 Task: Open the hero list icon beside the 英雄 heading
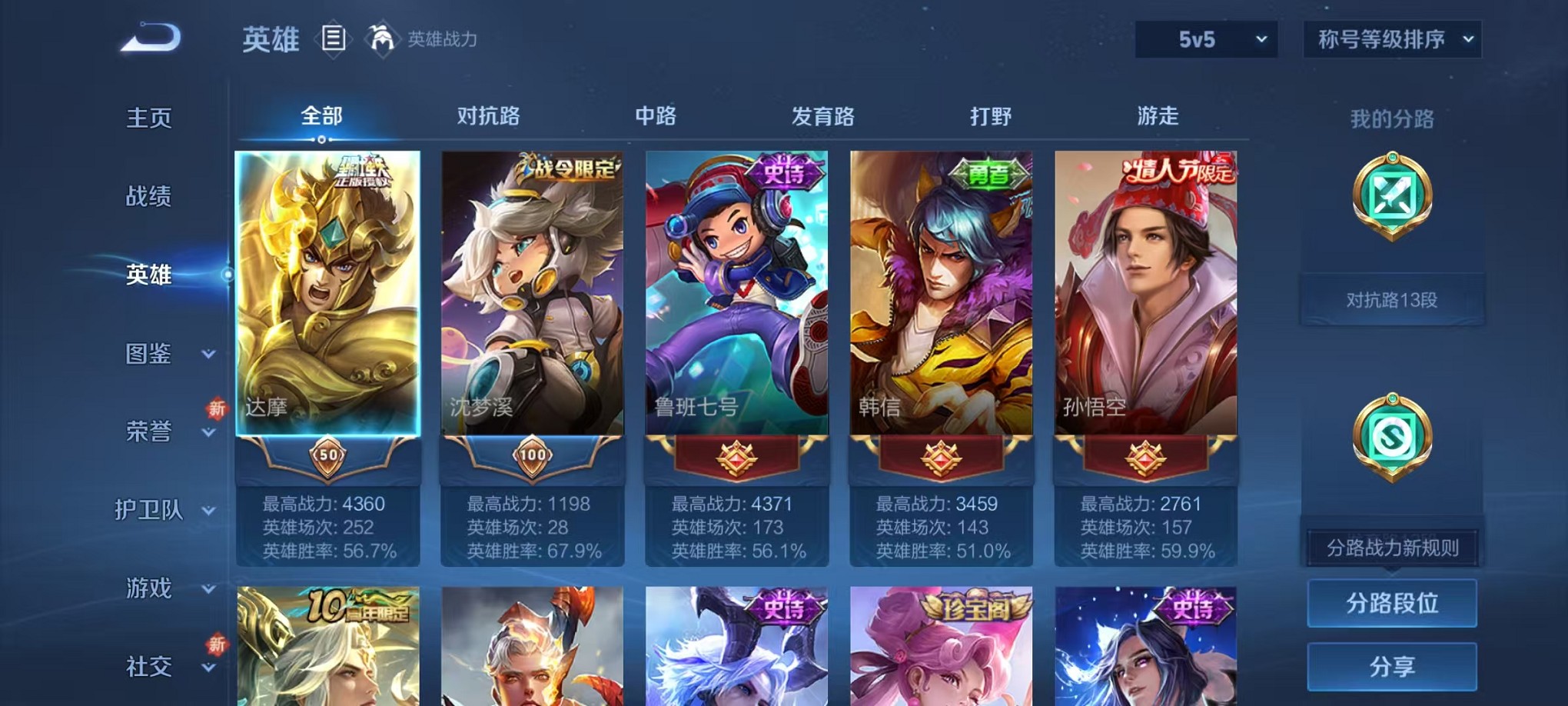point(334,38)
